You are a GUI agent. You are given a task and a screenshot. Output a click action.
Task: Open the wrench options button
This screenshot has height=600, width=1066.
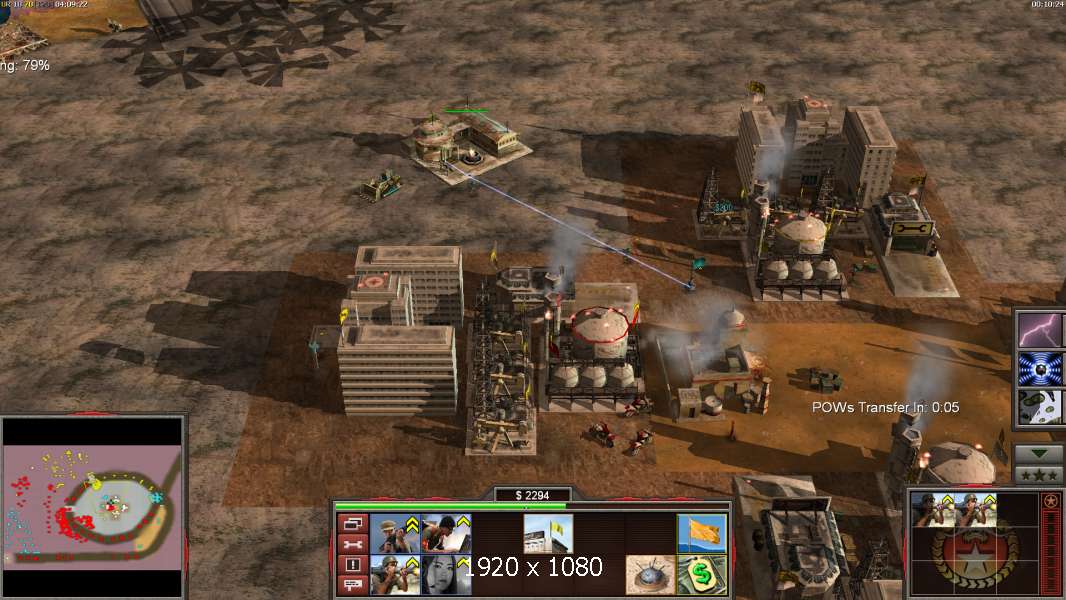pos(352,544)
